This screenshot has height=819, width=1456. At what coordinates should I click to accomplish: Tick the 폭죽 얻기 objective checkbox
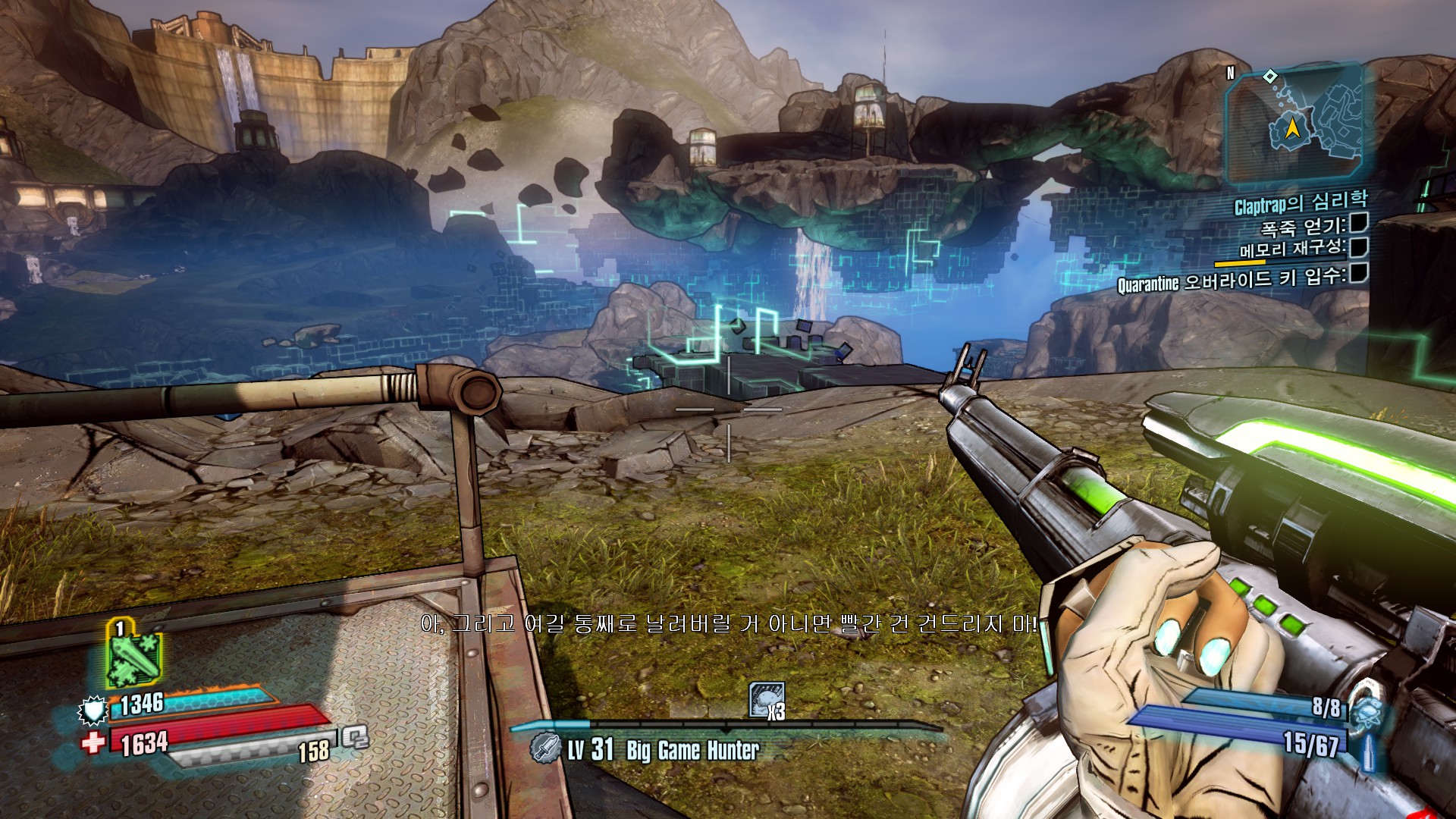(x=1359, y=222)
